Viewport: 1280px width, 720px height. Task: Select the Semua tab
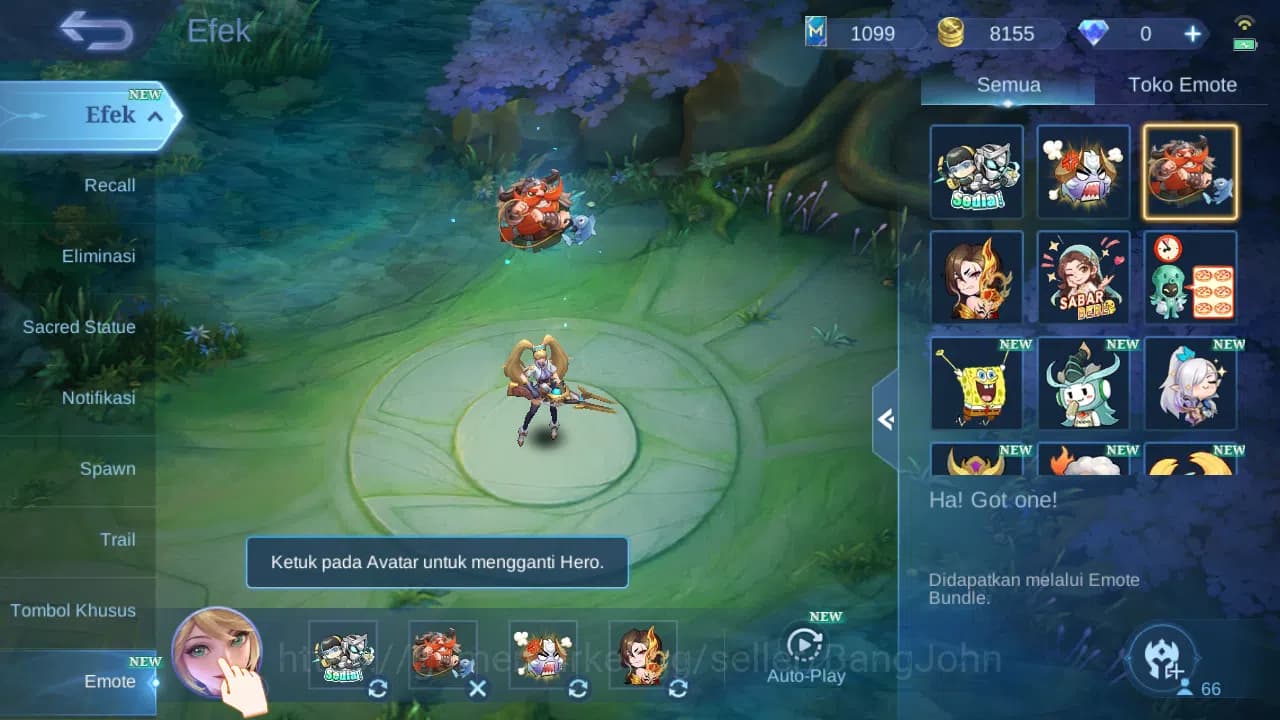coord(1007,84)
